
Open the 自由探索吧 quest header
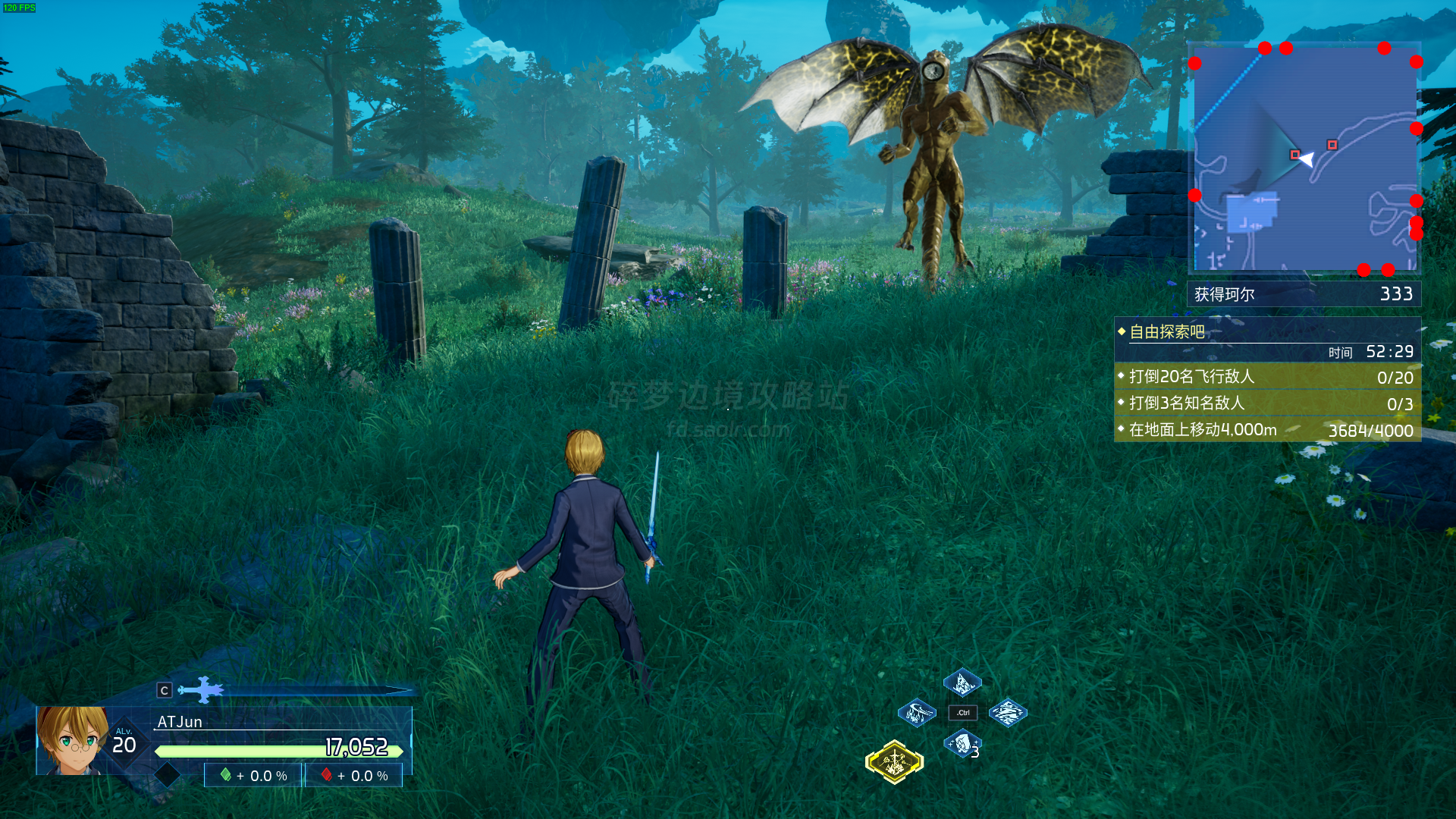coord(1167,332)
